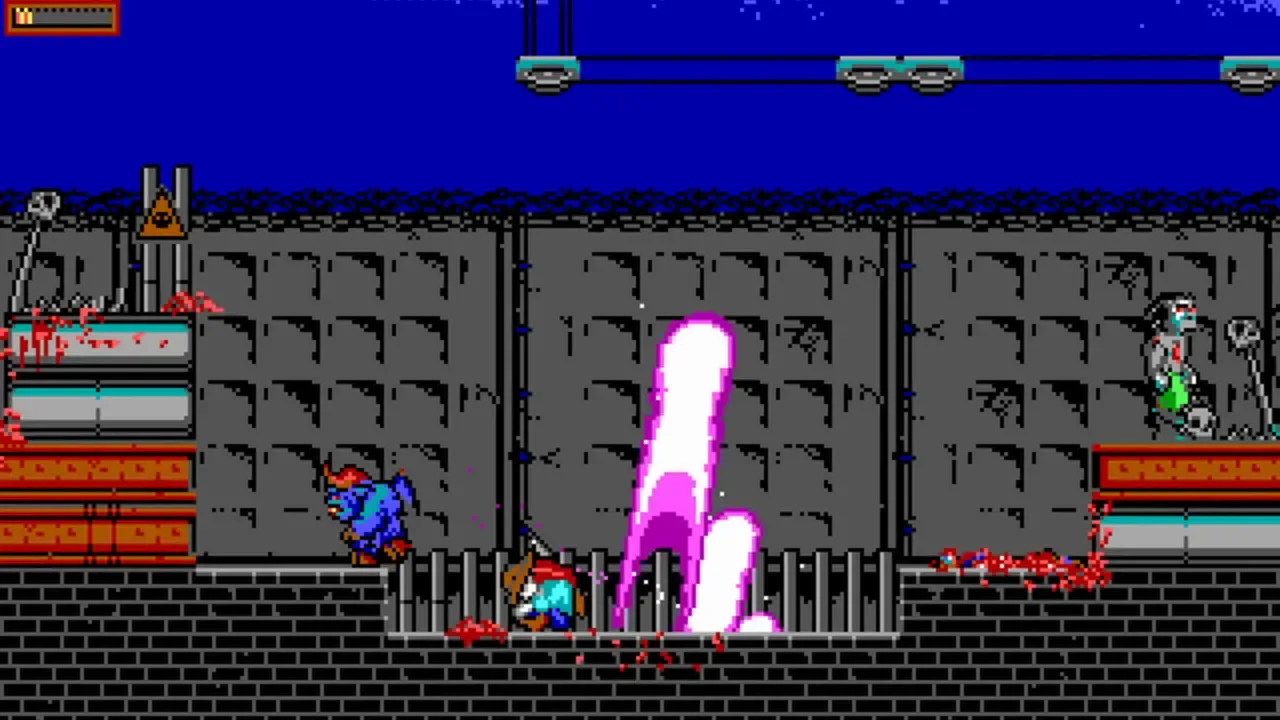Click the yellow bullet icons in the HUD bar

pos(22,16)
